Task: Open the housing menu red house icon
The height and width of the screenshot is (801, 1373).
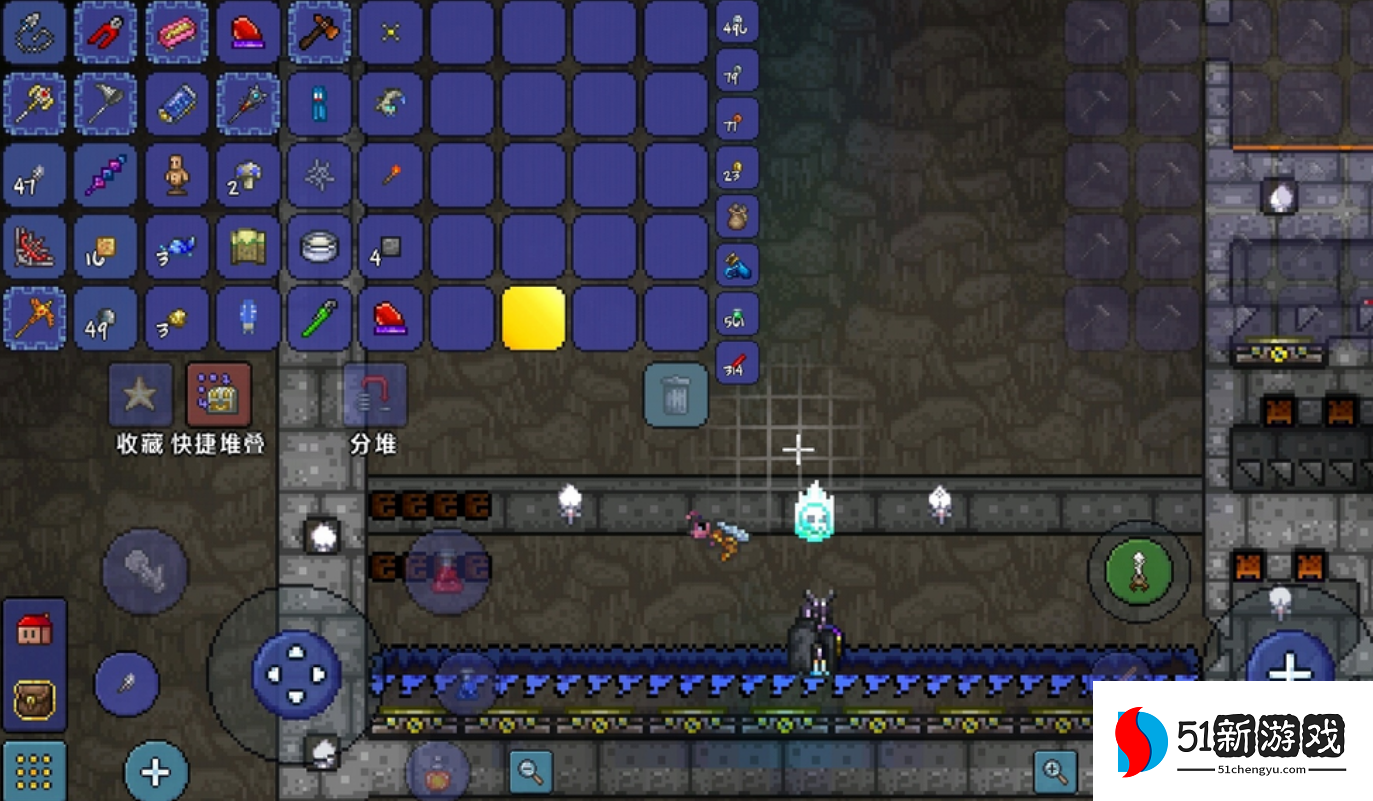Action: (34, 630)
